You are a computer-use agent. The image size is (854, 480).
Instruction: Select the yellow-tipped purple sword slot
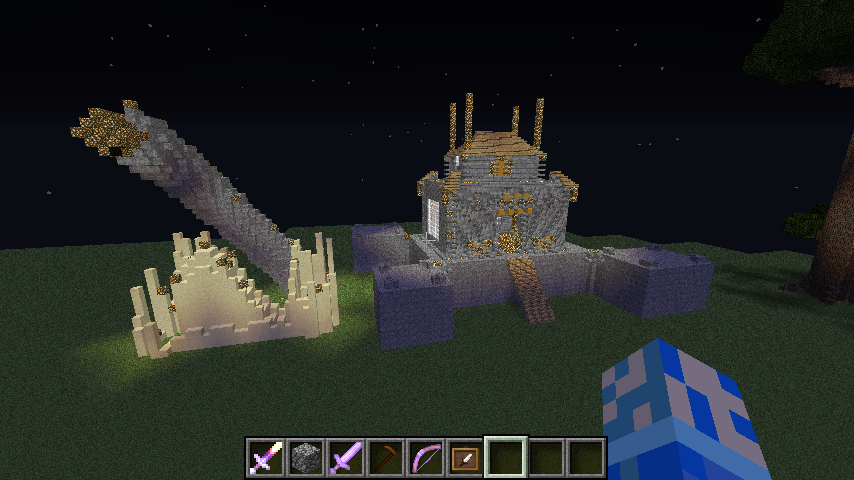(265, 457)
